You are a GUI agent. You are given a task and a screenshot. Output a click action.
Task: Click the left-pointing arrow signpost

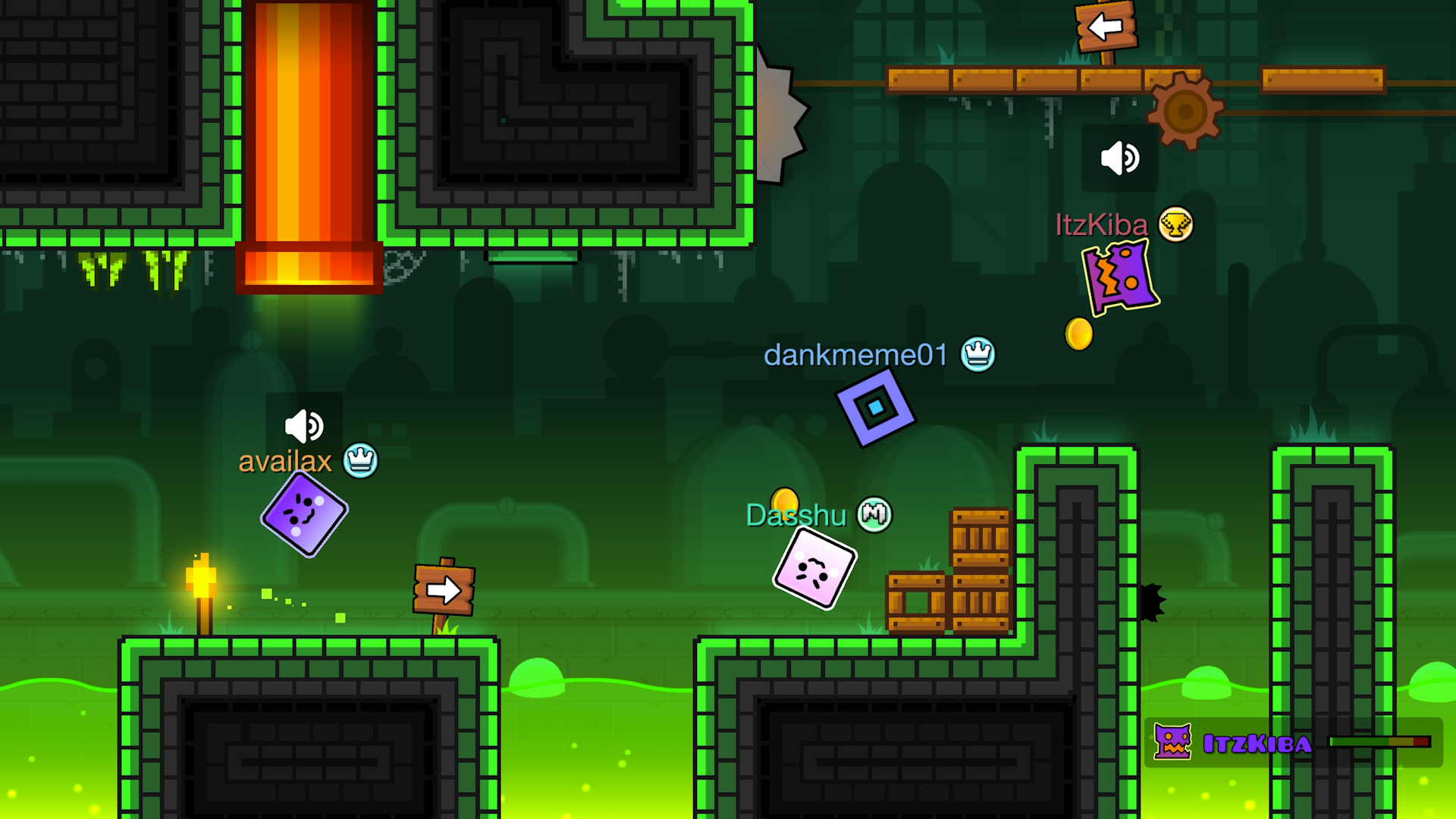coord(1104,25)
